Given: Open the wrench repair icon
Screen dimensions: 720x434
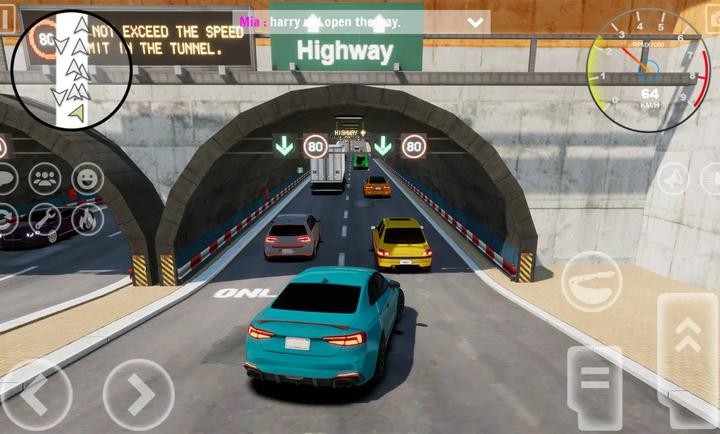Looking at the screenshot, I should [x=45, y=218].
